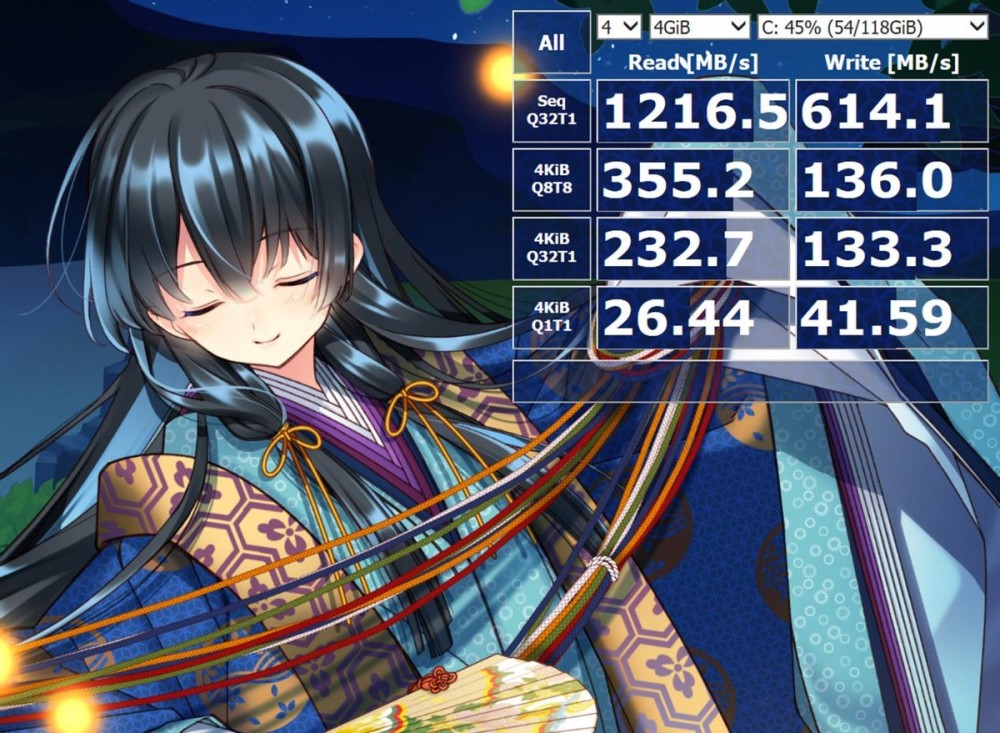Image resolution: width=1000 pixels, height=733 pixels.
Task: Begin the 4KiB Q1T1 benchmark
Action: [551, 317]
